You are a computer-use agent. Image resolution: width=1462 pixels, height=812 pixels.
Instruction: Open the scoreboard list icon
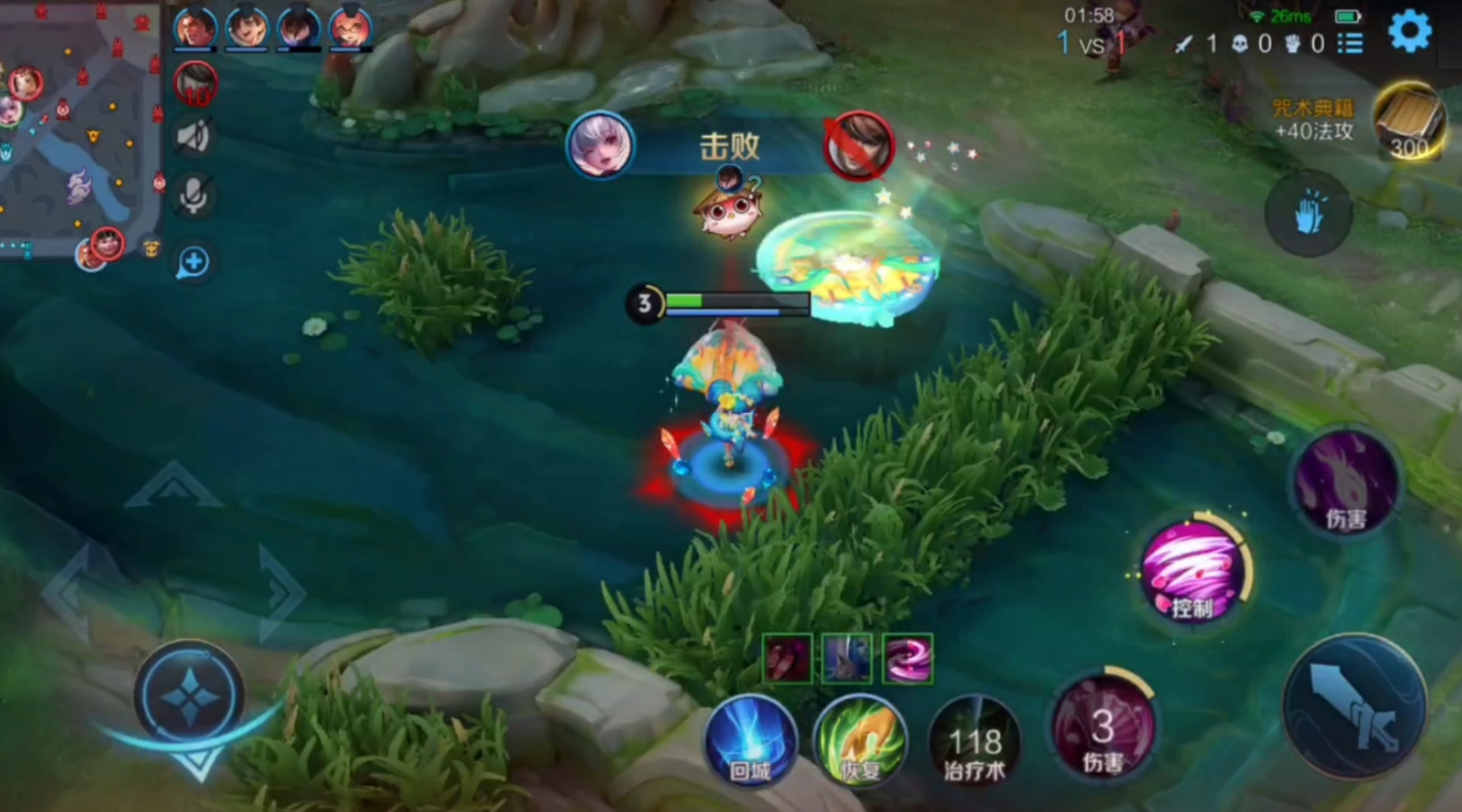pyautogui.click(x=1350, y=43)
